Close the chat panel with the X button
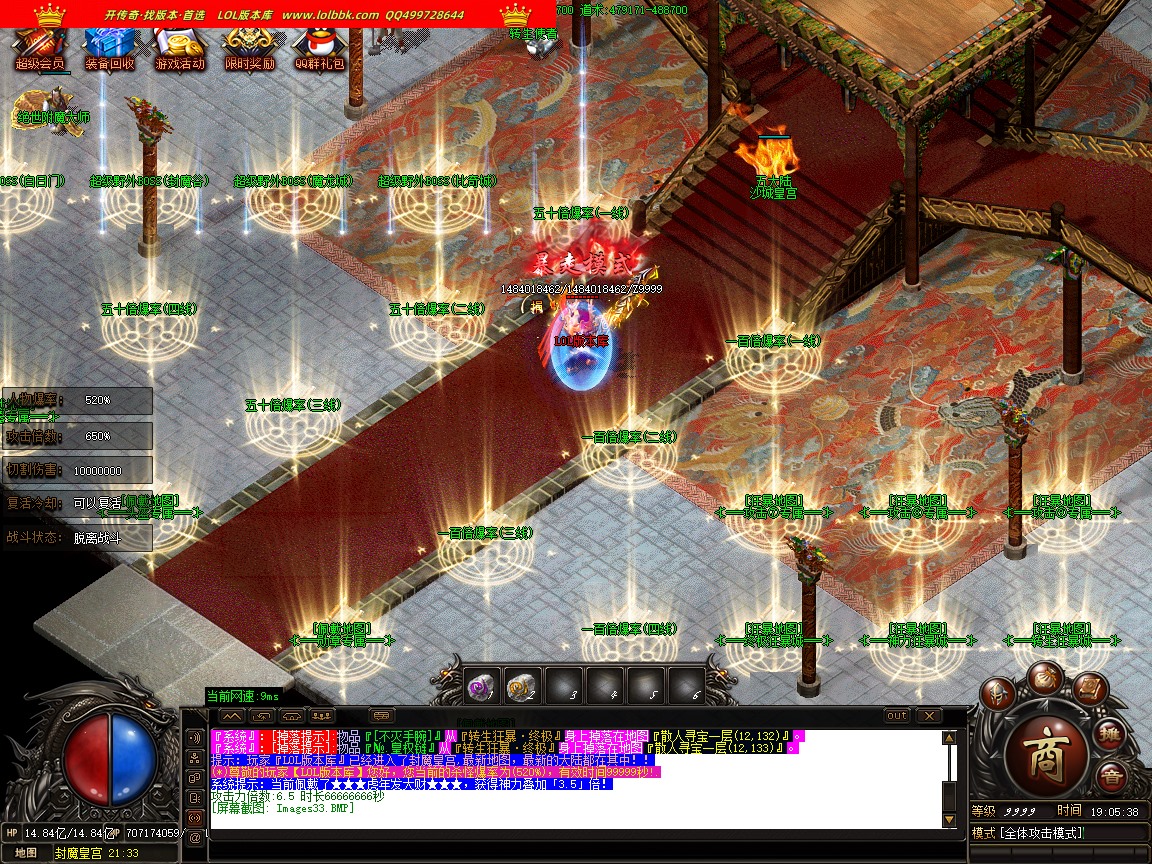Image resolution: width=1152 pixels, height=864 pixels. coord(929,716)
